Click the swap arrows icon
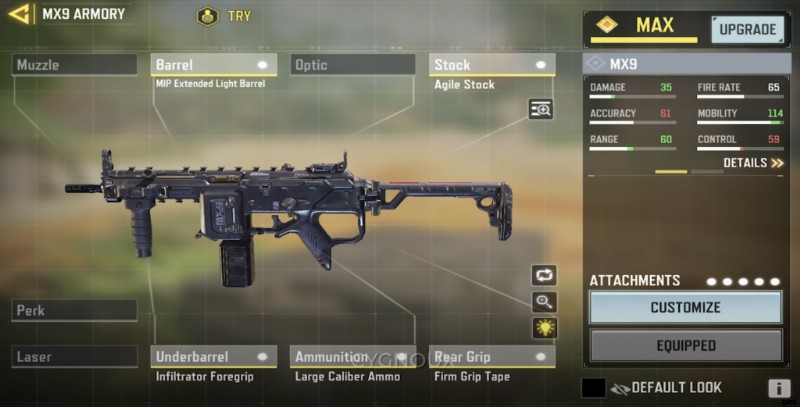 pyautogui.click(x=544, y=275)
